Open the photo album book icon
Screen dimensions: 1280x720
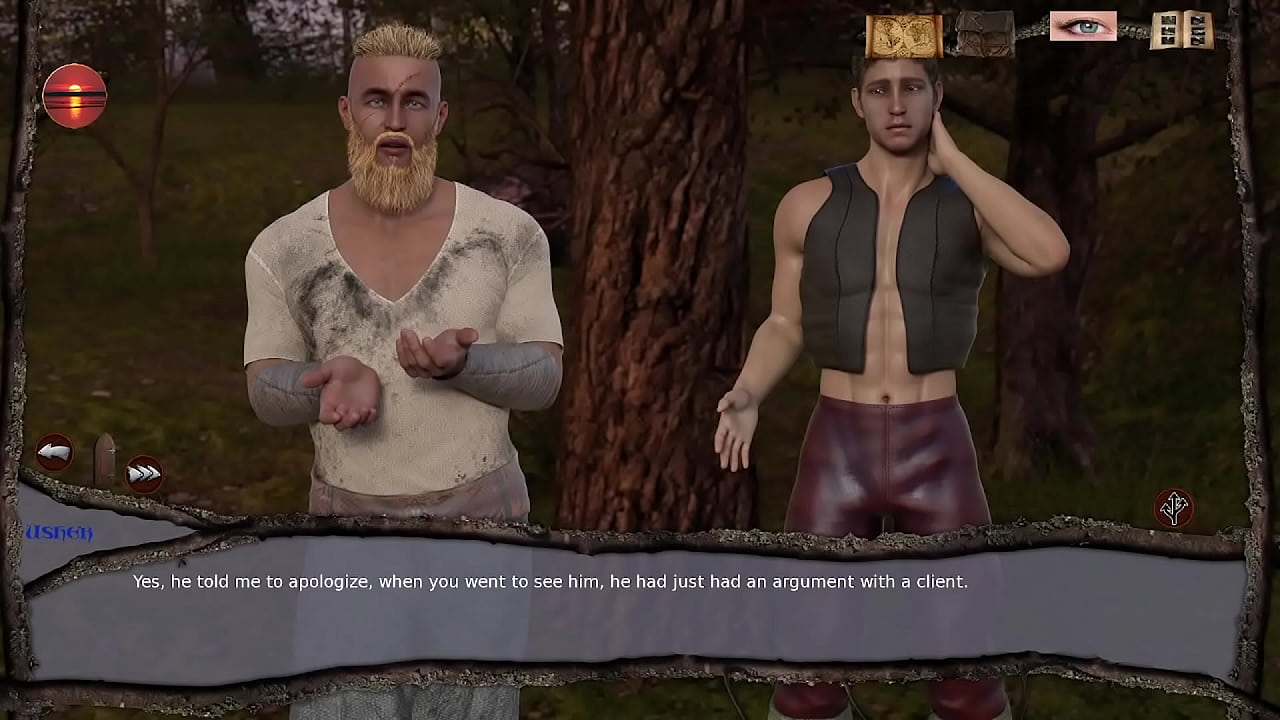point(1181,30)
